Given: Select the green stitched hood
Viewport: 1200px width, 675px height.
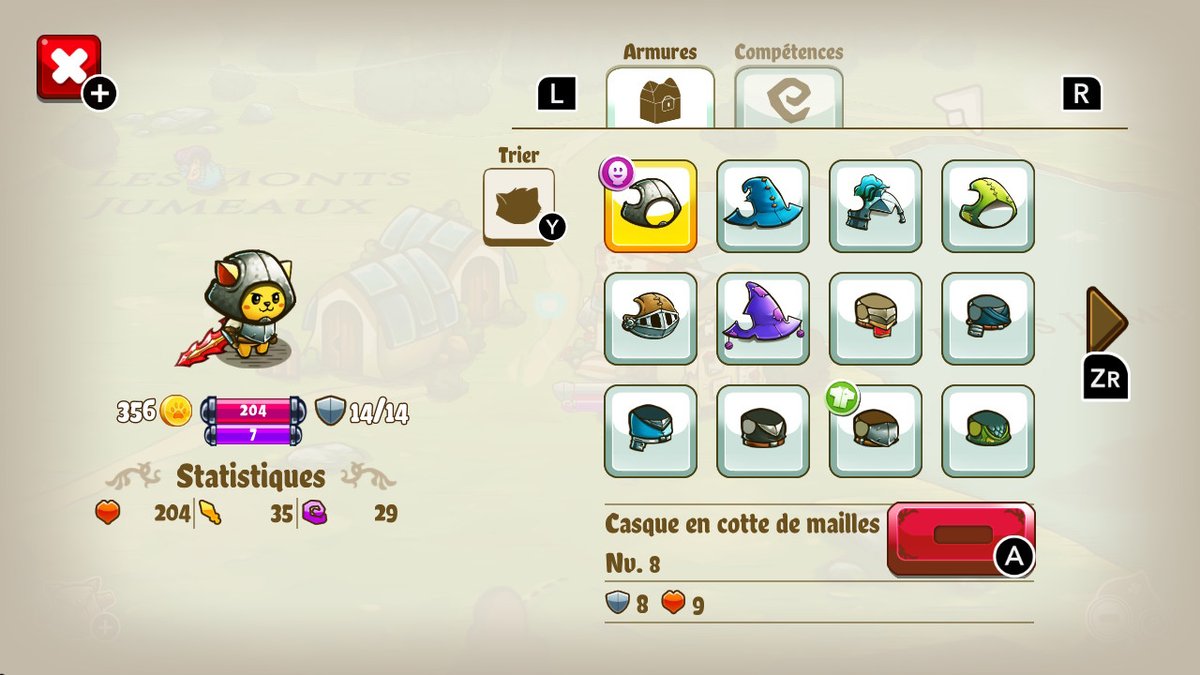Looking at the screenshot, I should click(988, 206).
